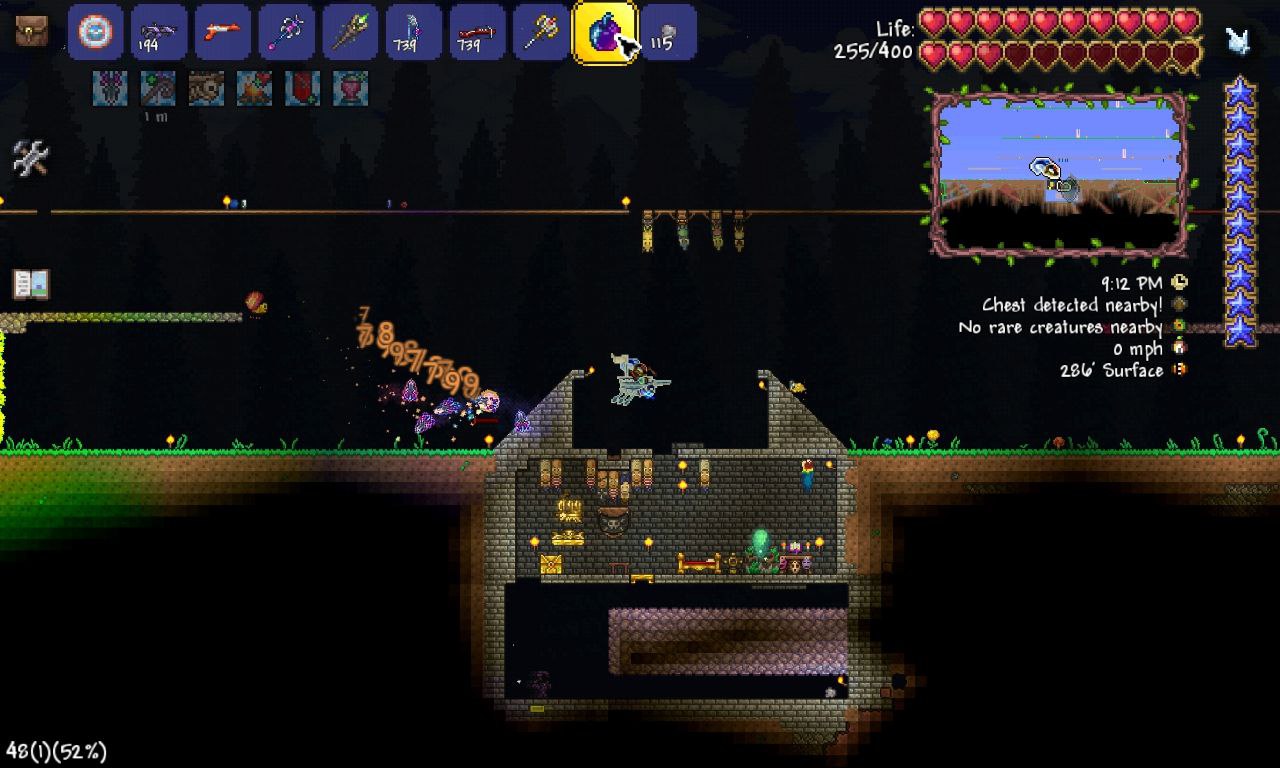The width and height of the screenshot is (1280, 768).
Task: Select the shield yoyo in hotbar slot one
Action: coord(95,32)
